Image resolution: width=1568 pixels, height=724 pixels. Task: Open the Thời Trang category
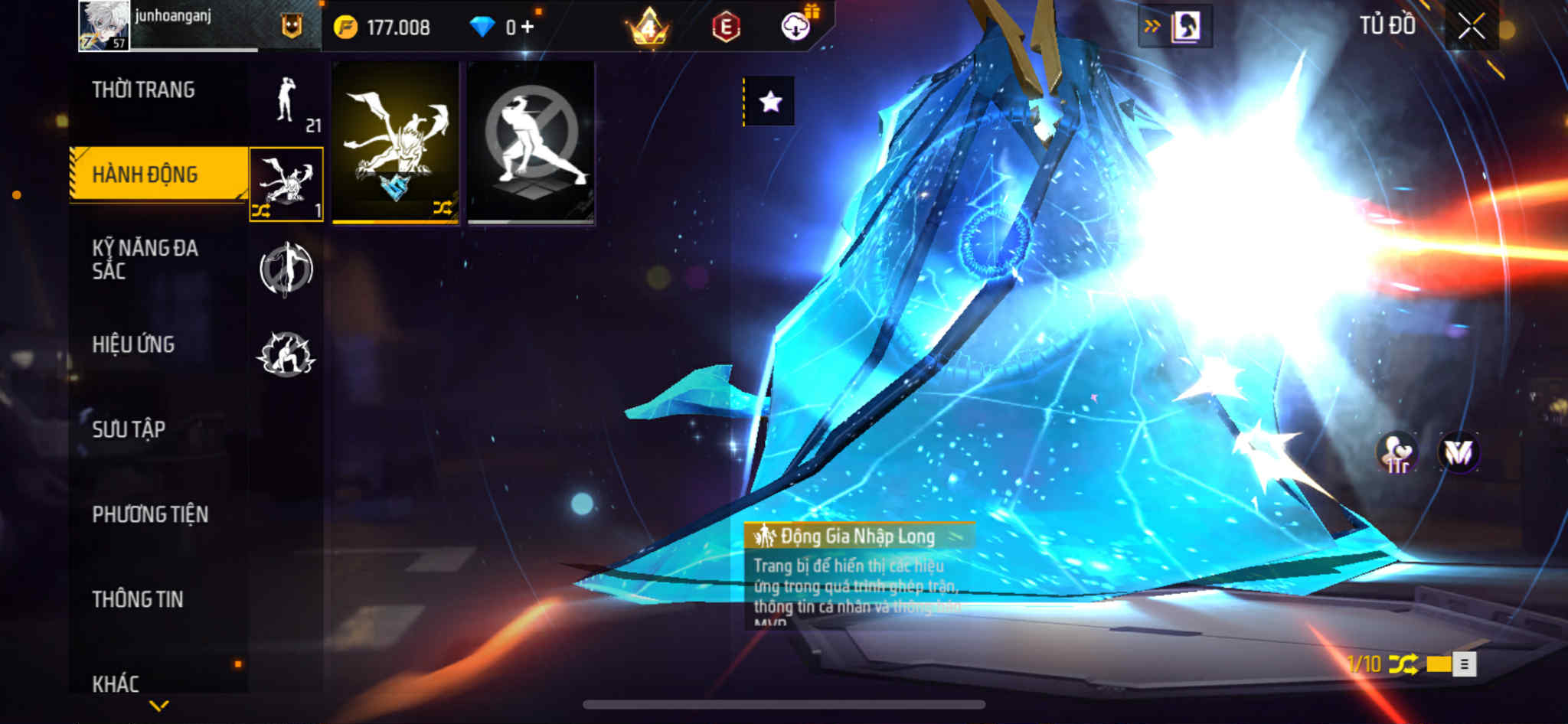coord(143,90)
